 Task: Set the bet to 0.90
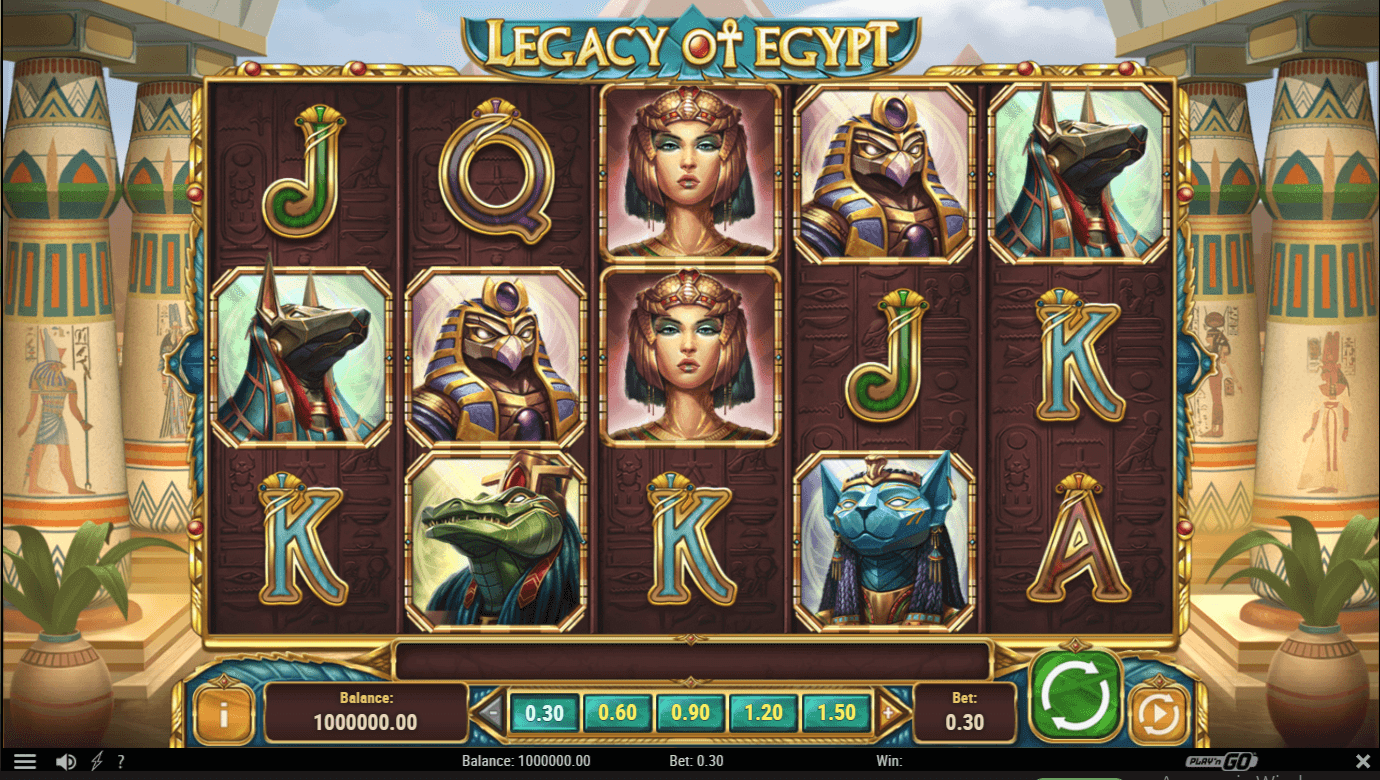(690, 713)
